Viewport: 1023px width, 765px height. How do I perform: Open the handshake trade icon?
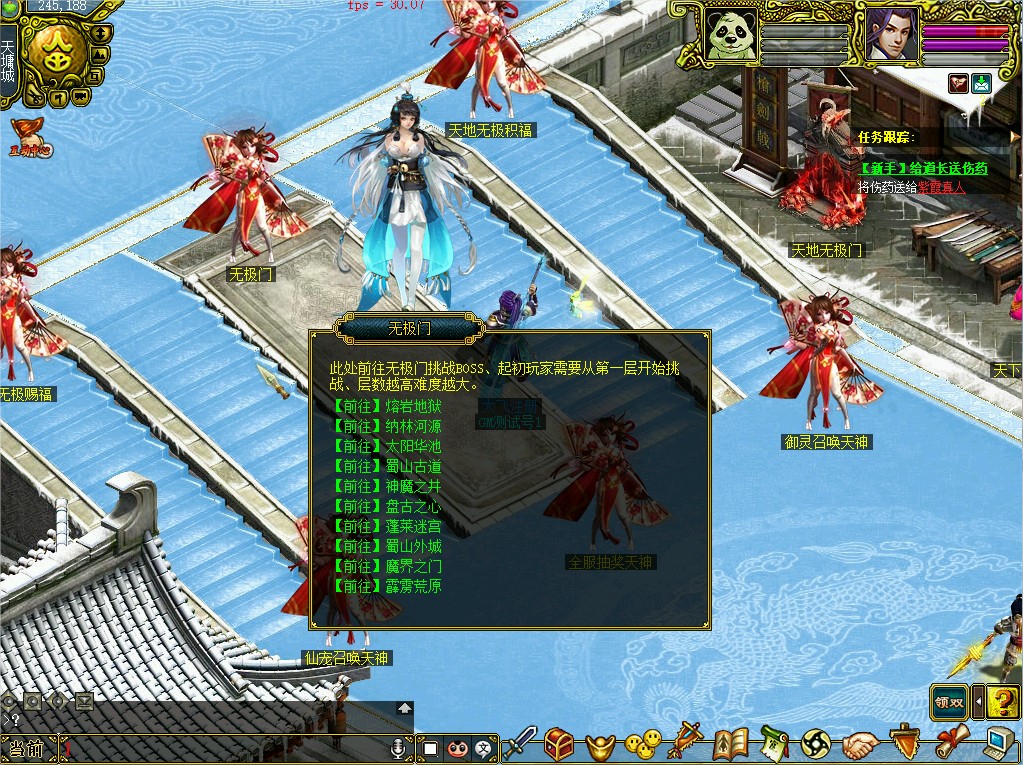859,744
